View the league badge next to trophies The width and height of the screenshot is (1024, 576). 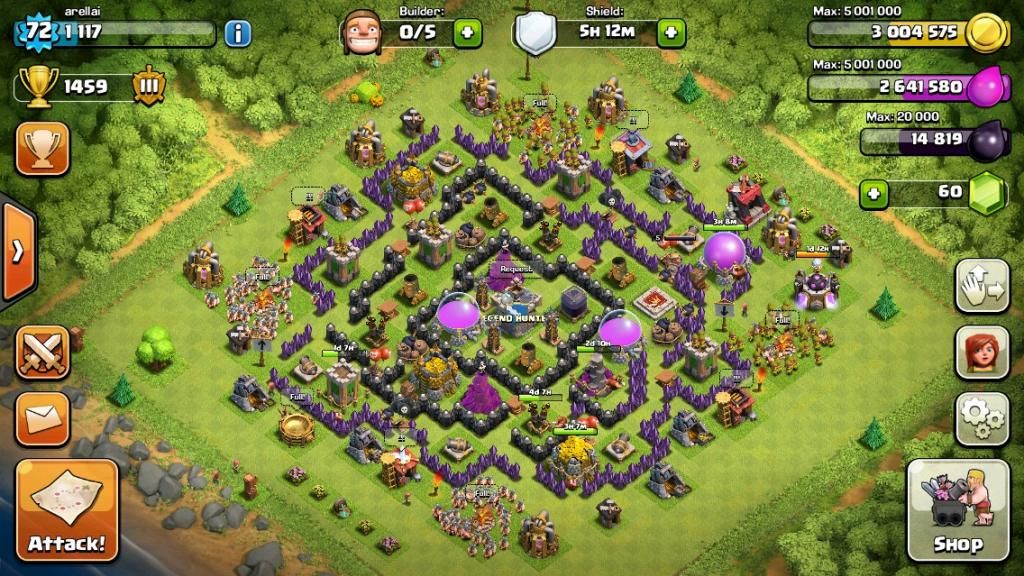click(x=148, y=86)
